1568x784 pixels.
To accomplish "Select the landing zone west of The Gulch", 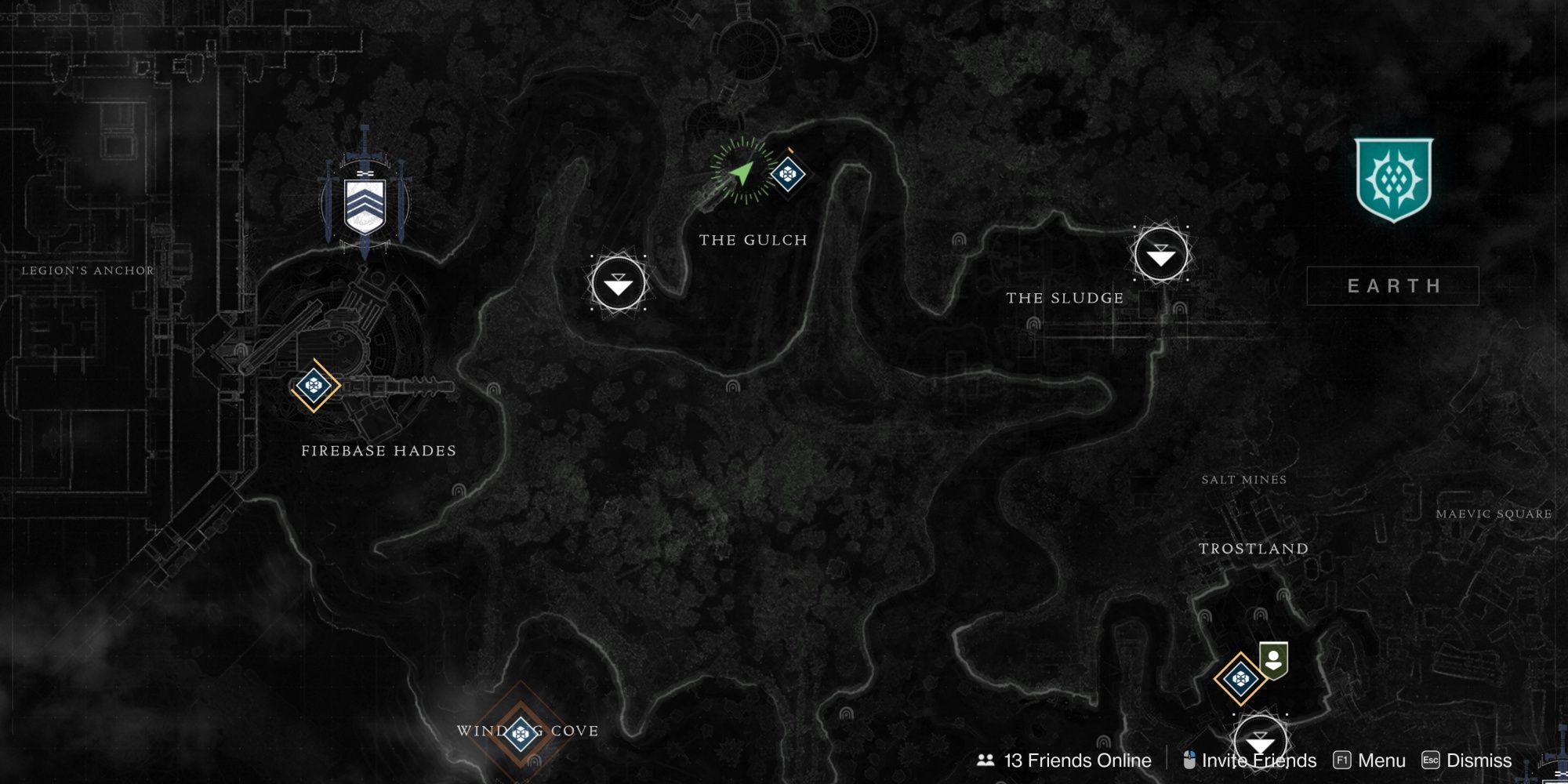I will (619, 284).
